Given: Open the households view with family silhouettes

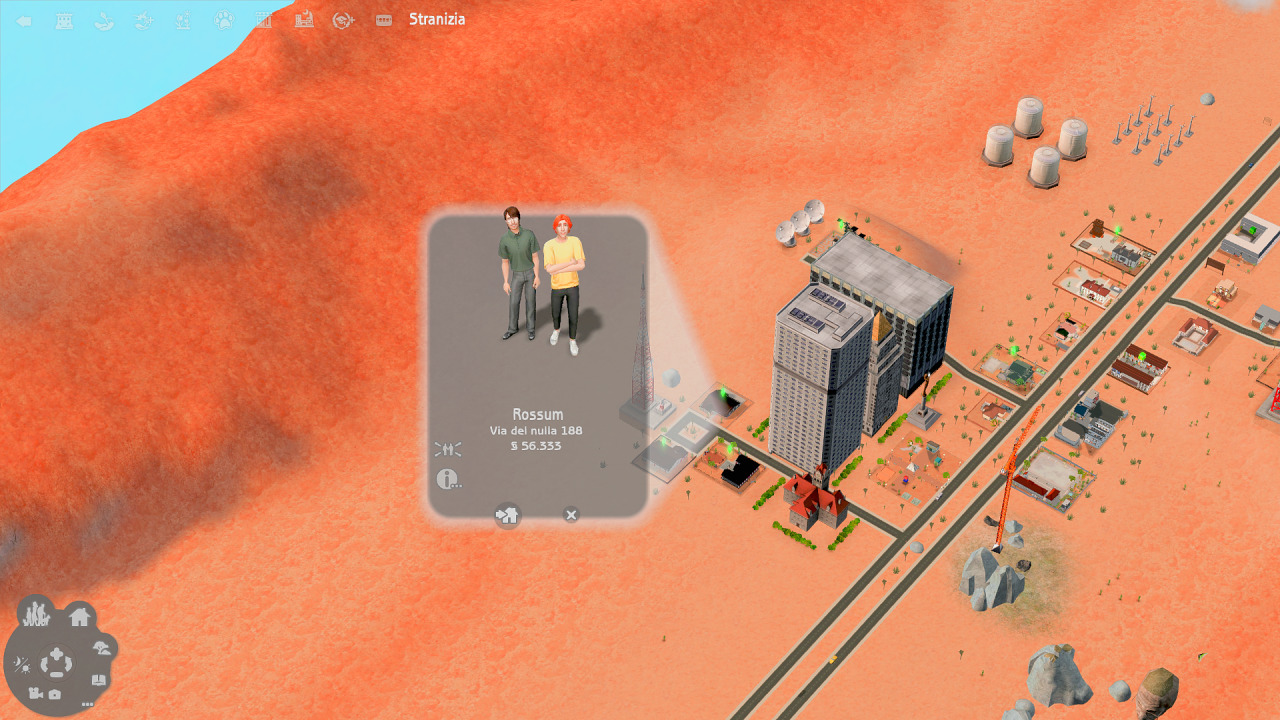Looking at the screenshot, I should coord(37,613).
